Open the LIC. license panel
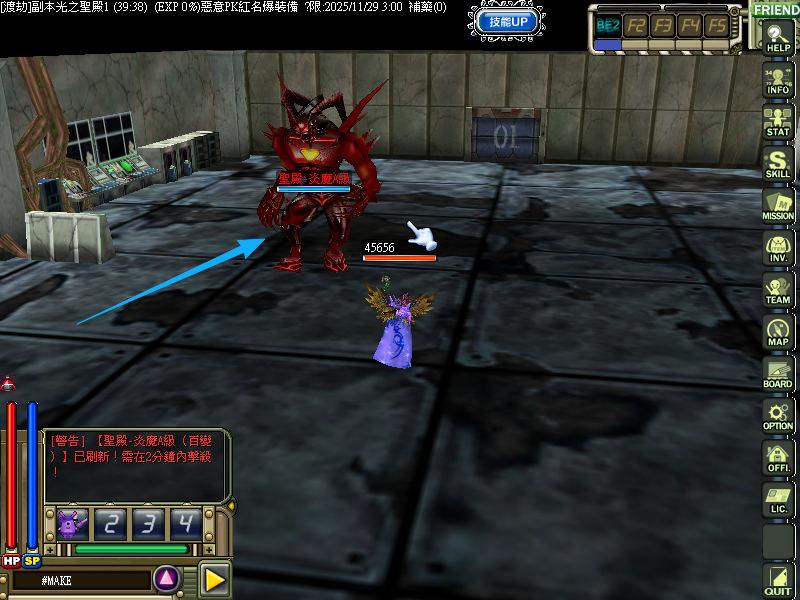Screen dimensions: 800x600 coord(778,498)
